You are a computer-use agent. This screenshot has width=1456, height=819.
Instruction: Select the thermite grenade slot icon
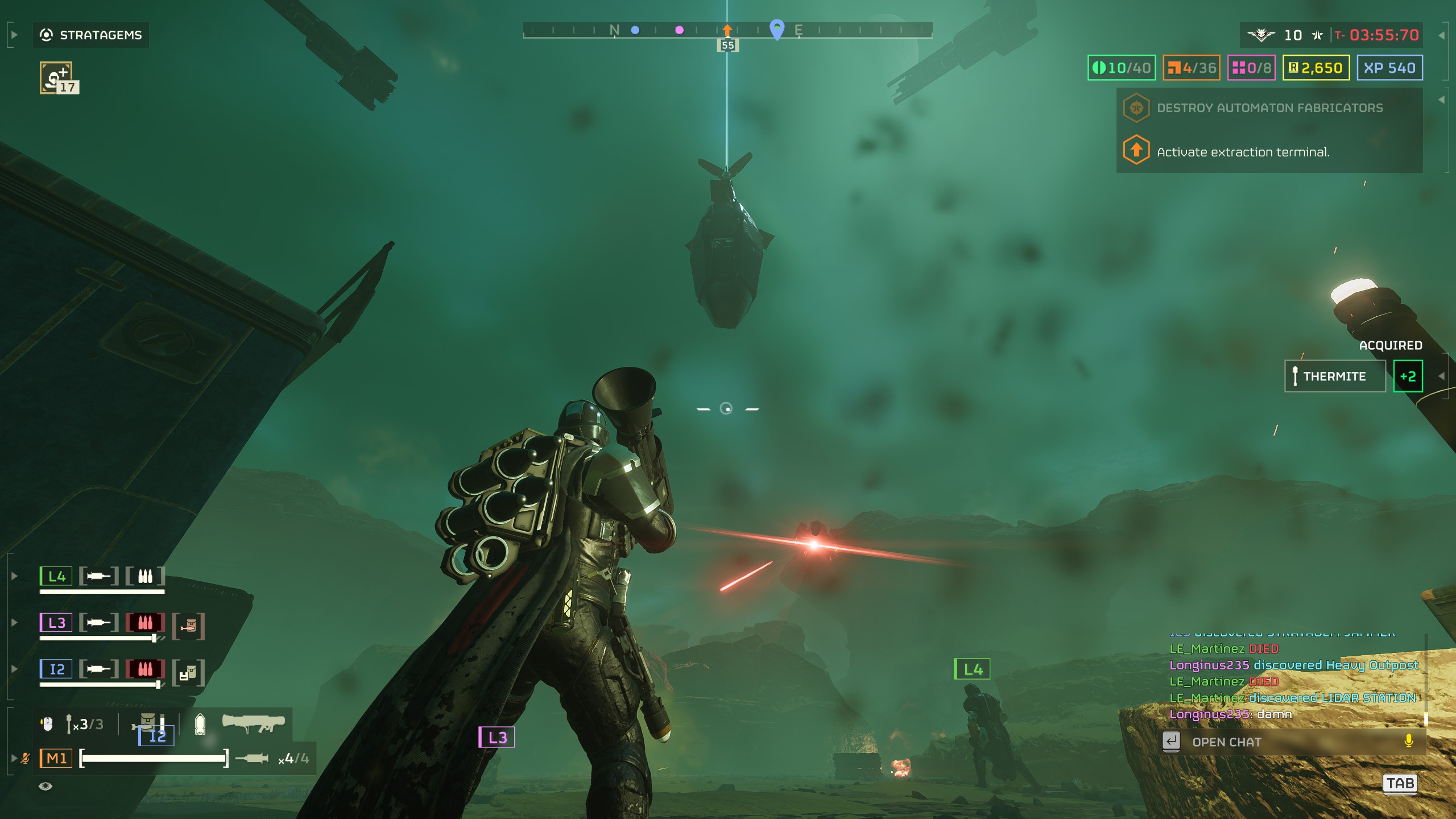[69, 724]
